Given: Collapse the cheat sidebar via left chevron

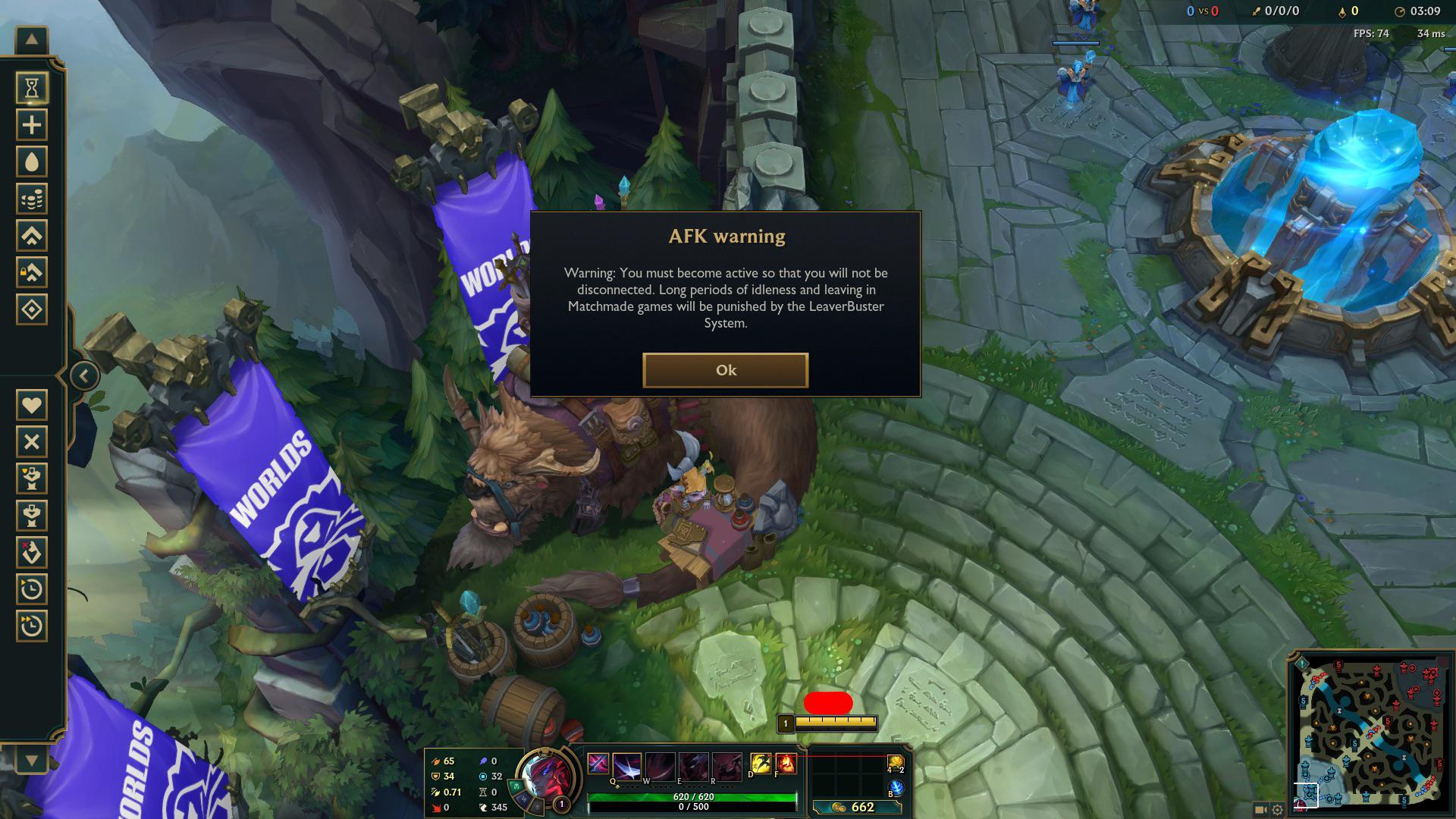Looking at the screenshot, I should [x=83, y=373].
